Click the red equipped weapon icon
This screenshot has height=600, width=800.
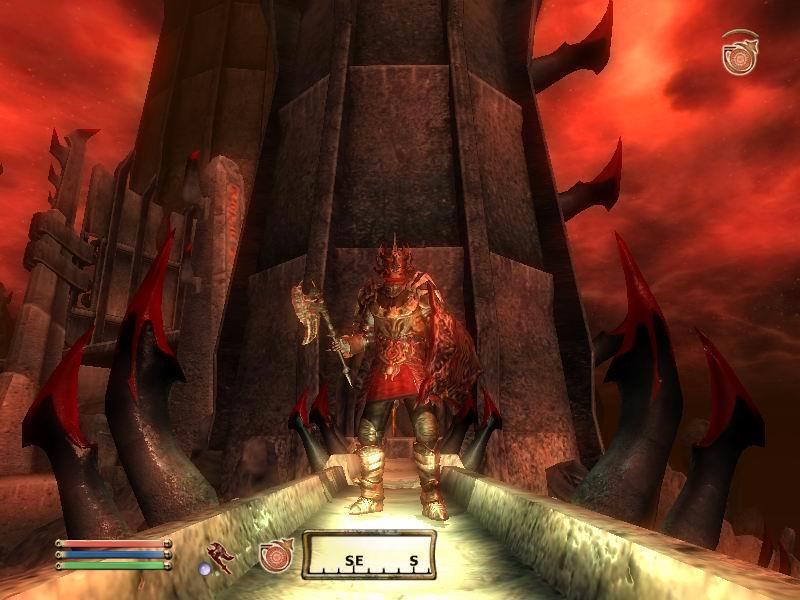pyautogui.click(x=221, y=557)
